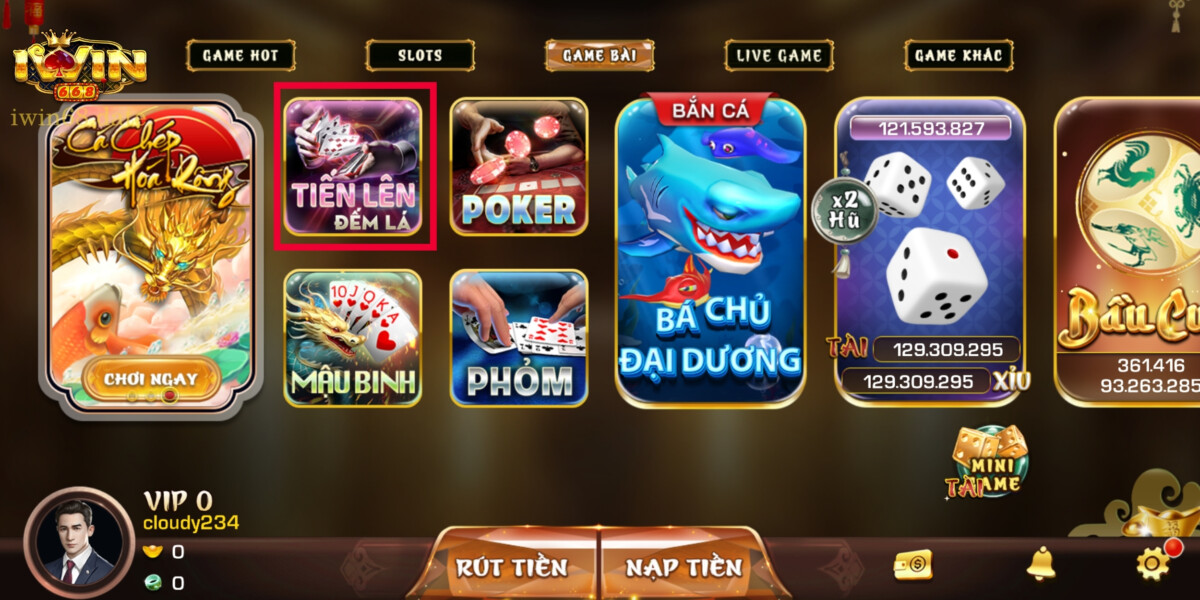This screenshot has height=600, width=1200.
Task: Select the Game Bài tab
Action: tap(599, 56)
